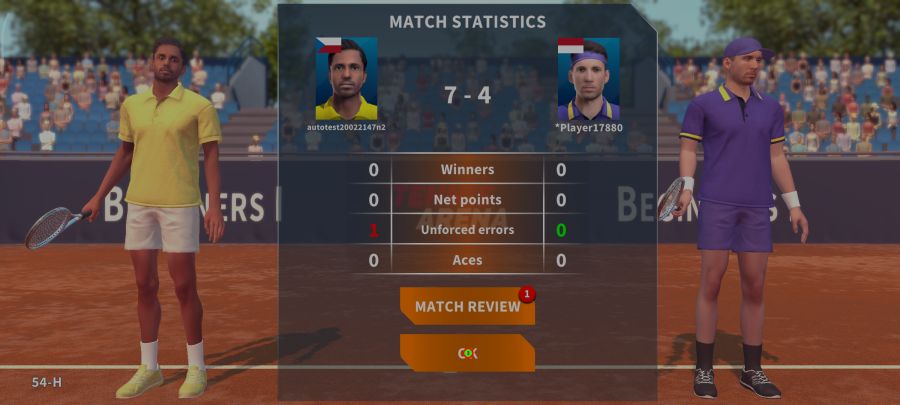Screen dimensions: 900x405
Task: Select autotest20022147n2's player portrait
Action: pos(346,79)
